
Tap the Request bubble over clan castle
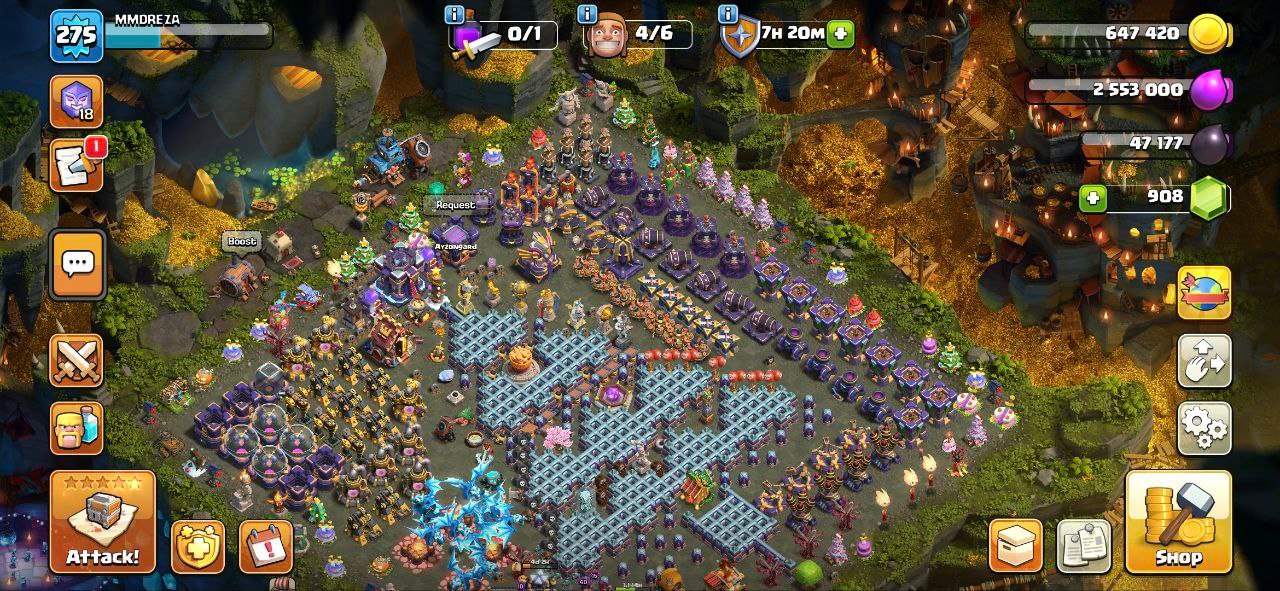(x=455, y=205)
